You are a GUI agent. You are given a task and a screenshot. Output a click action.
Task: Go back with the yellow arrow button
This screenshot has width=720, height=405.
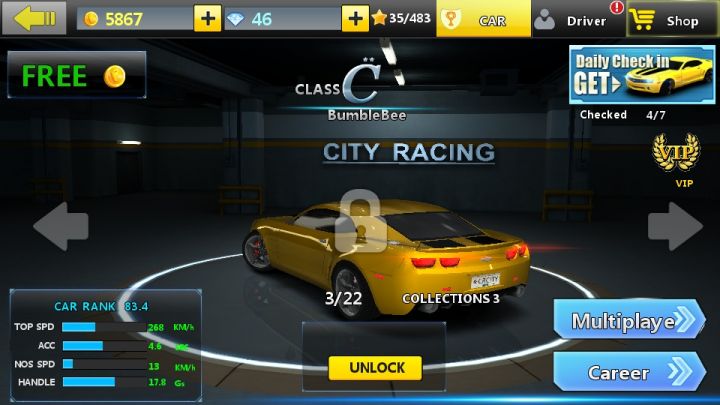point(35,18)
